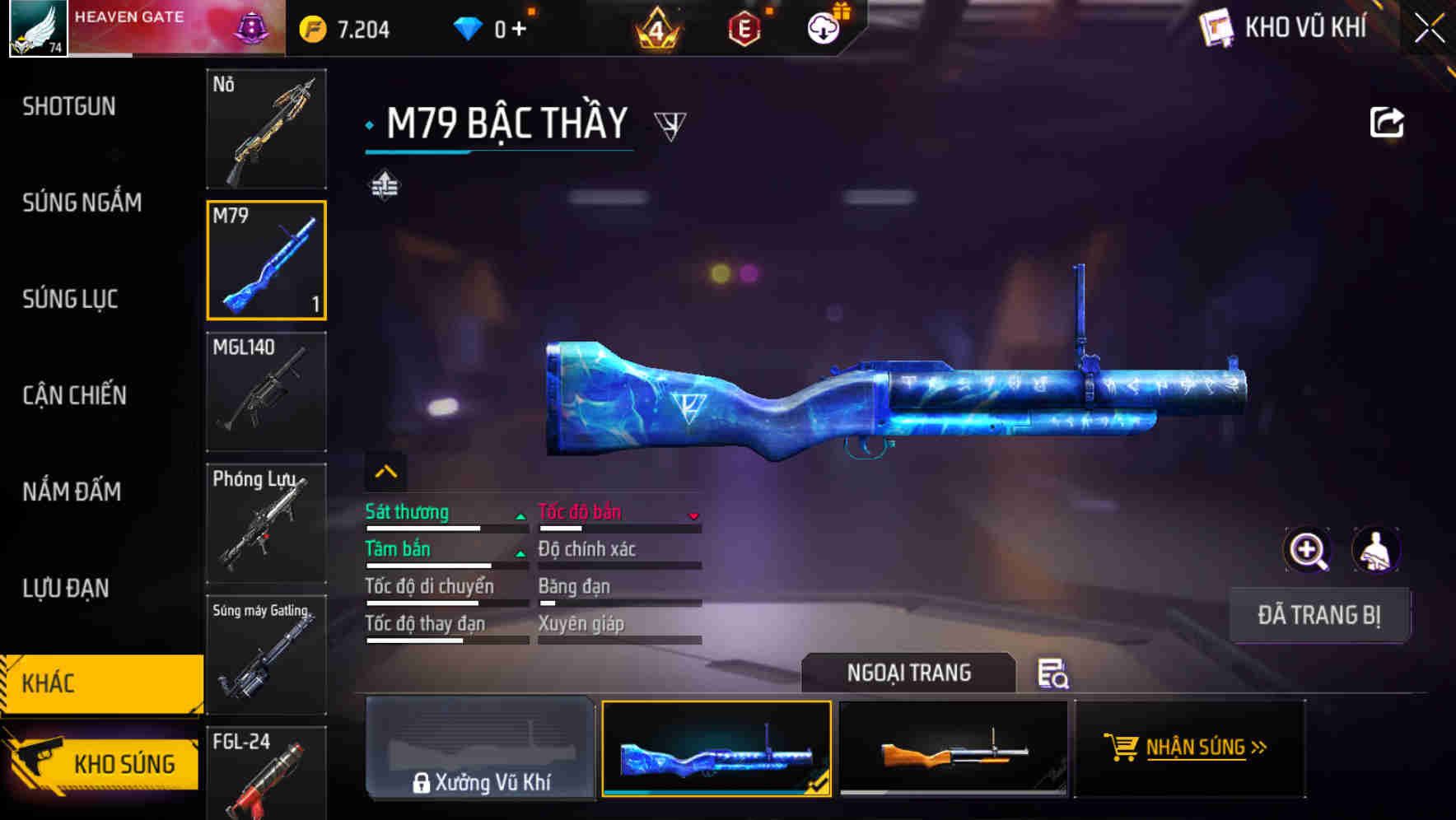Collapse the weapon stats panel with the chevron
This screenshot has width=1456, height=820.
[386, 471]
